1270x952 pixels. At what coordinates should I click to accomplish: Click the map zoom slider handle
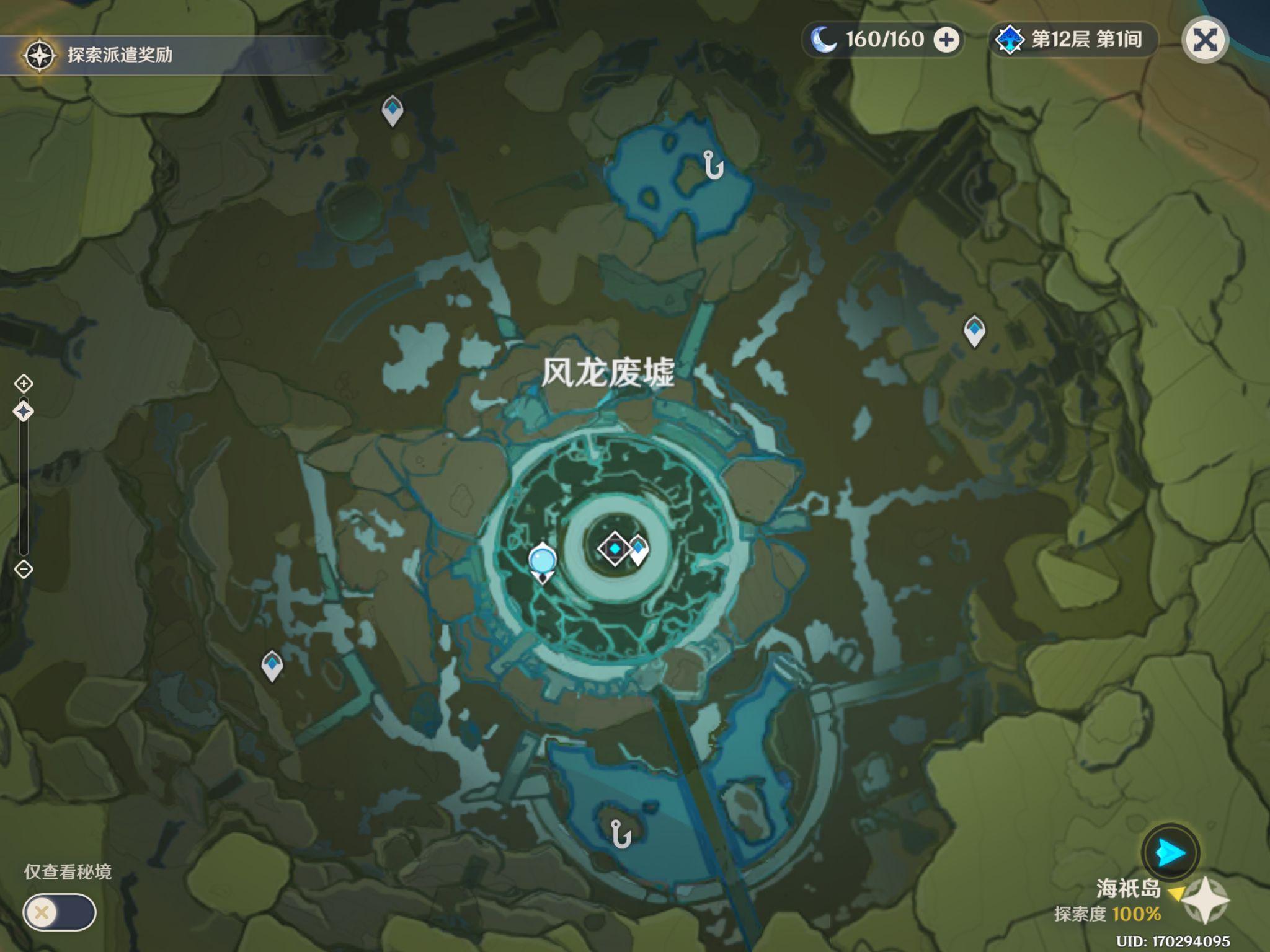[x=24, y=411]
